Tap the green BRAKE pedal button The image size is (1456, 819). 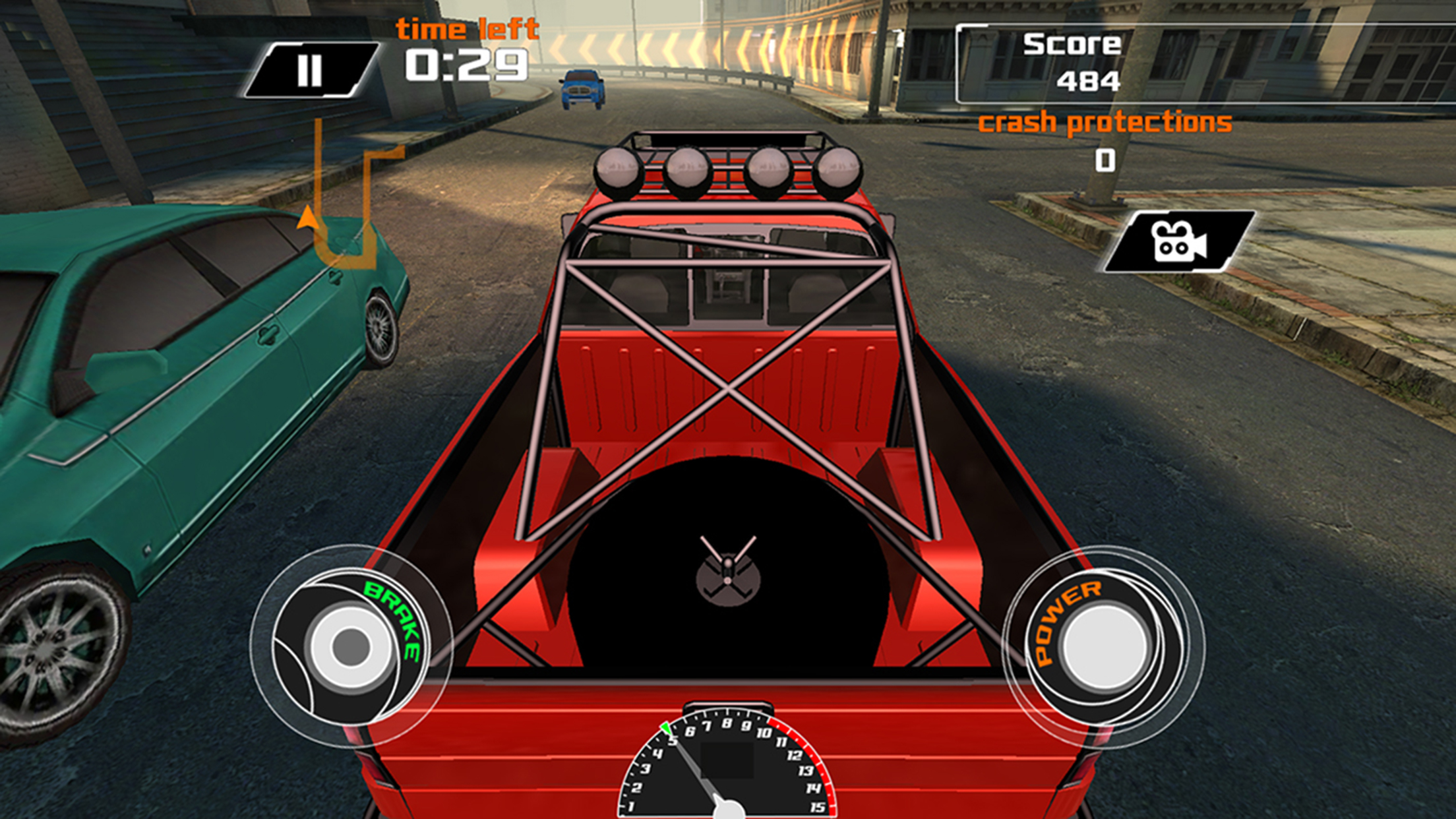(351, 646)
